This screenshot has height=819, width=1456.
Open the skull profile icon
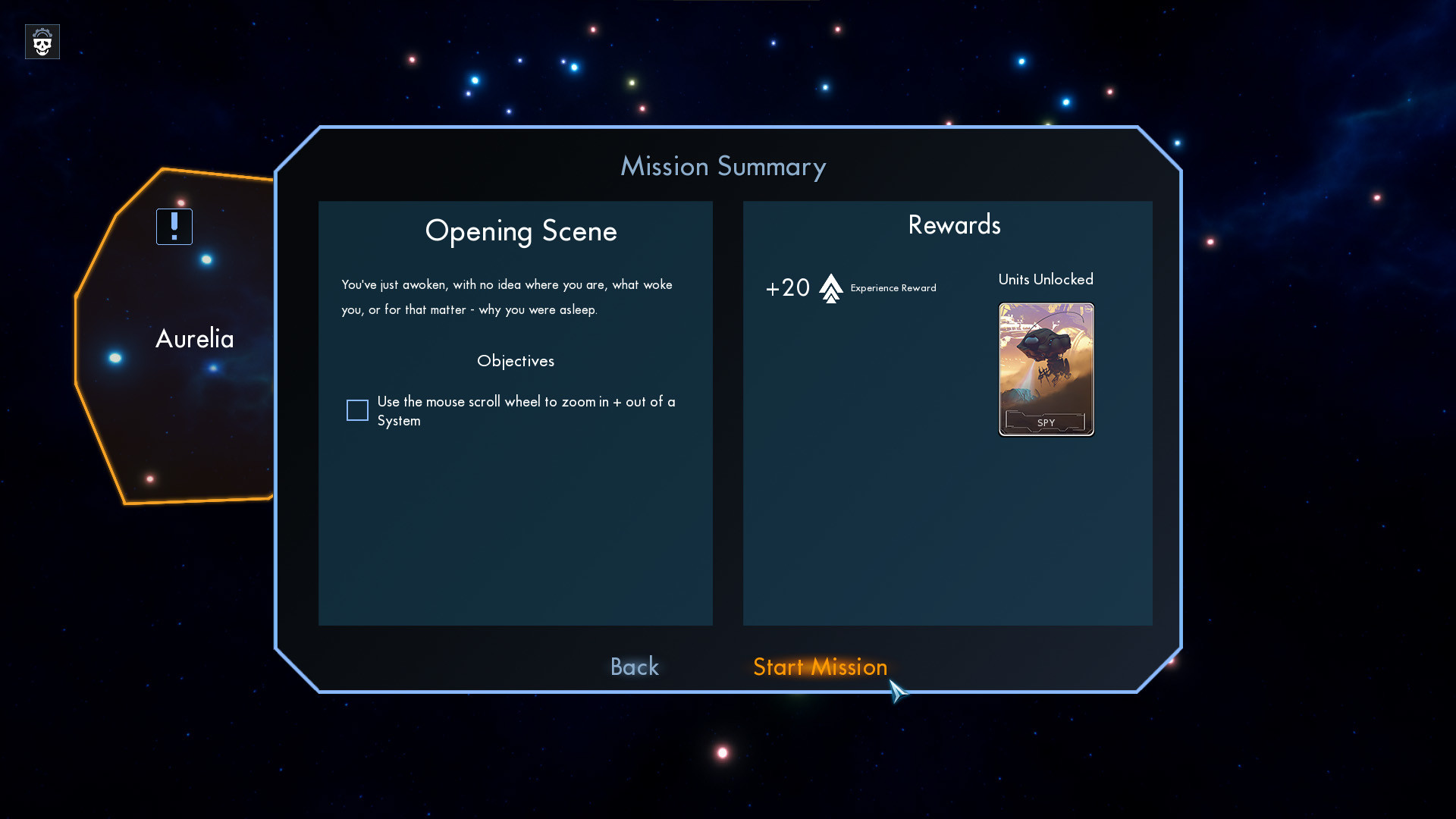(x=42, y=42)
